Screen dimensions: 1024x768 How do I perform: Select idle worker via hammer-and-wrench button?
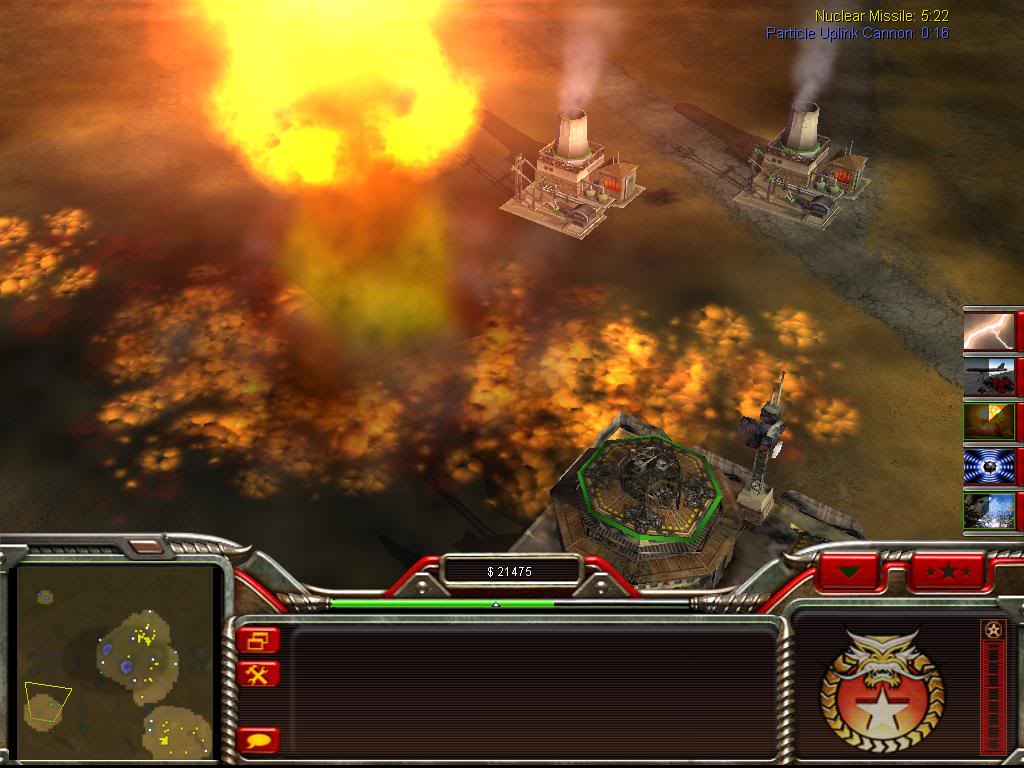[260, 674]
